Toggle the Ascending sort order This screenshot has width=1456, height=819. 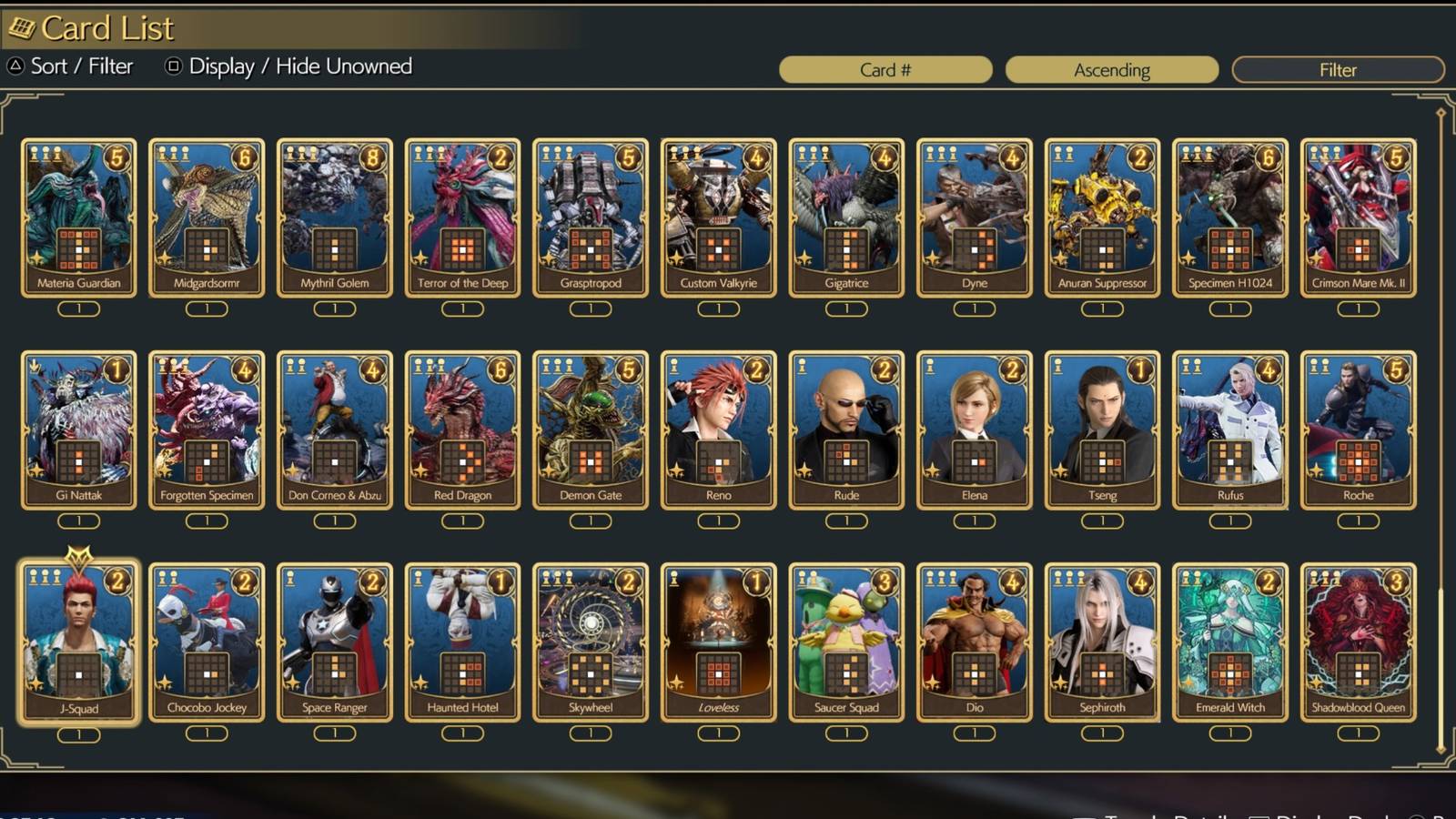(x=1112, y=69)
